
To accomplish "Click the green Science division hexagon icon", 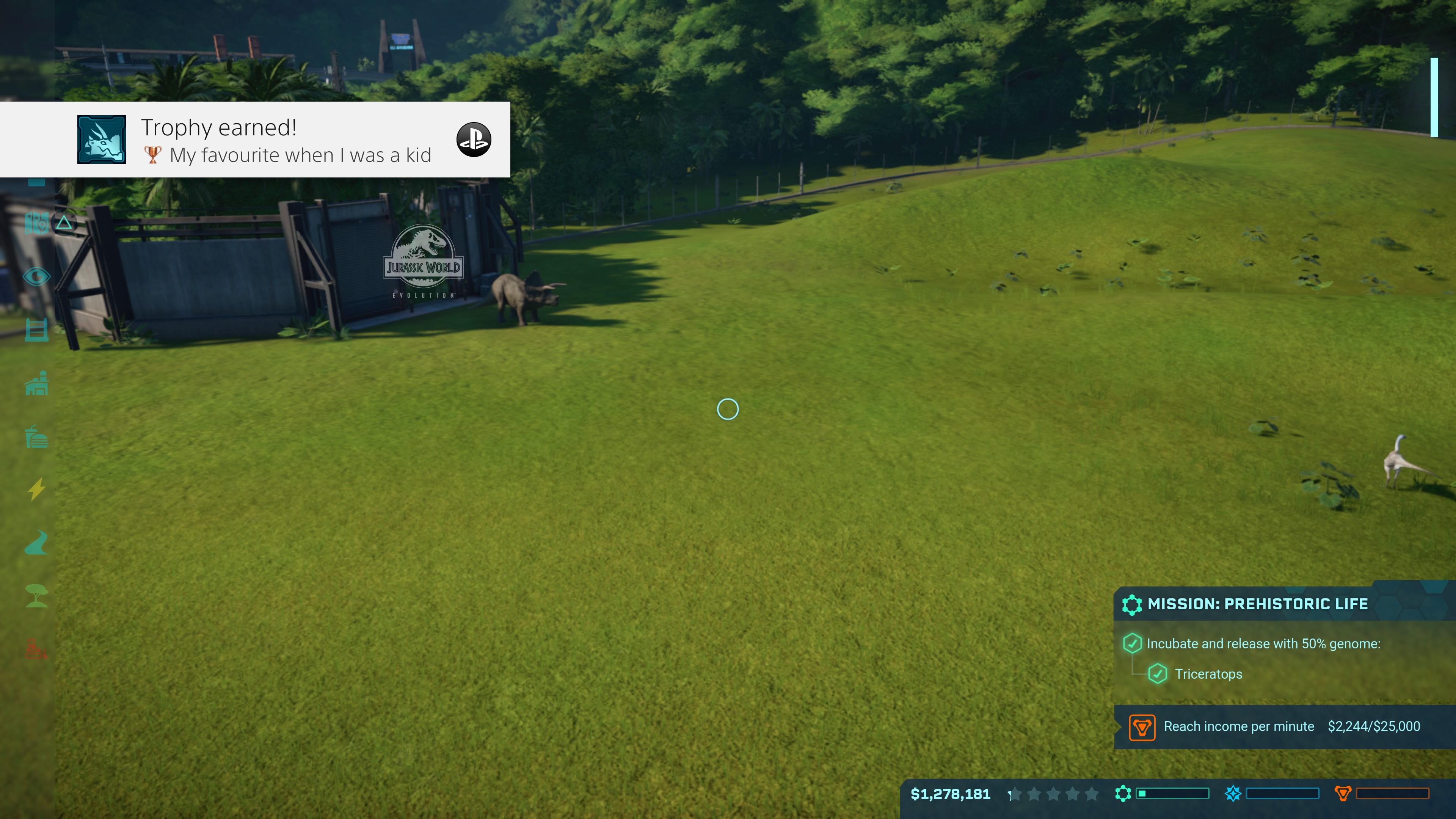I will coord(1123,794).
